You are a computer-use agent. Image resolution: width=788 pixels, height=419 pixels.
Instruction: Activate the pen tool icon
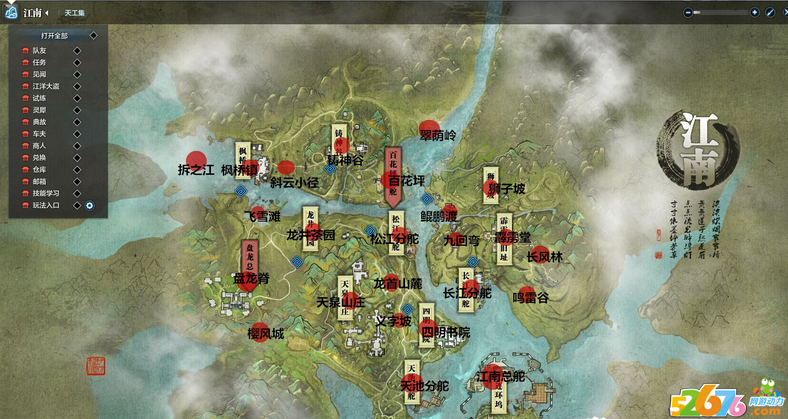click(x=770, y=12)
